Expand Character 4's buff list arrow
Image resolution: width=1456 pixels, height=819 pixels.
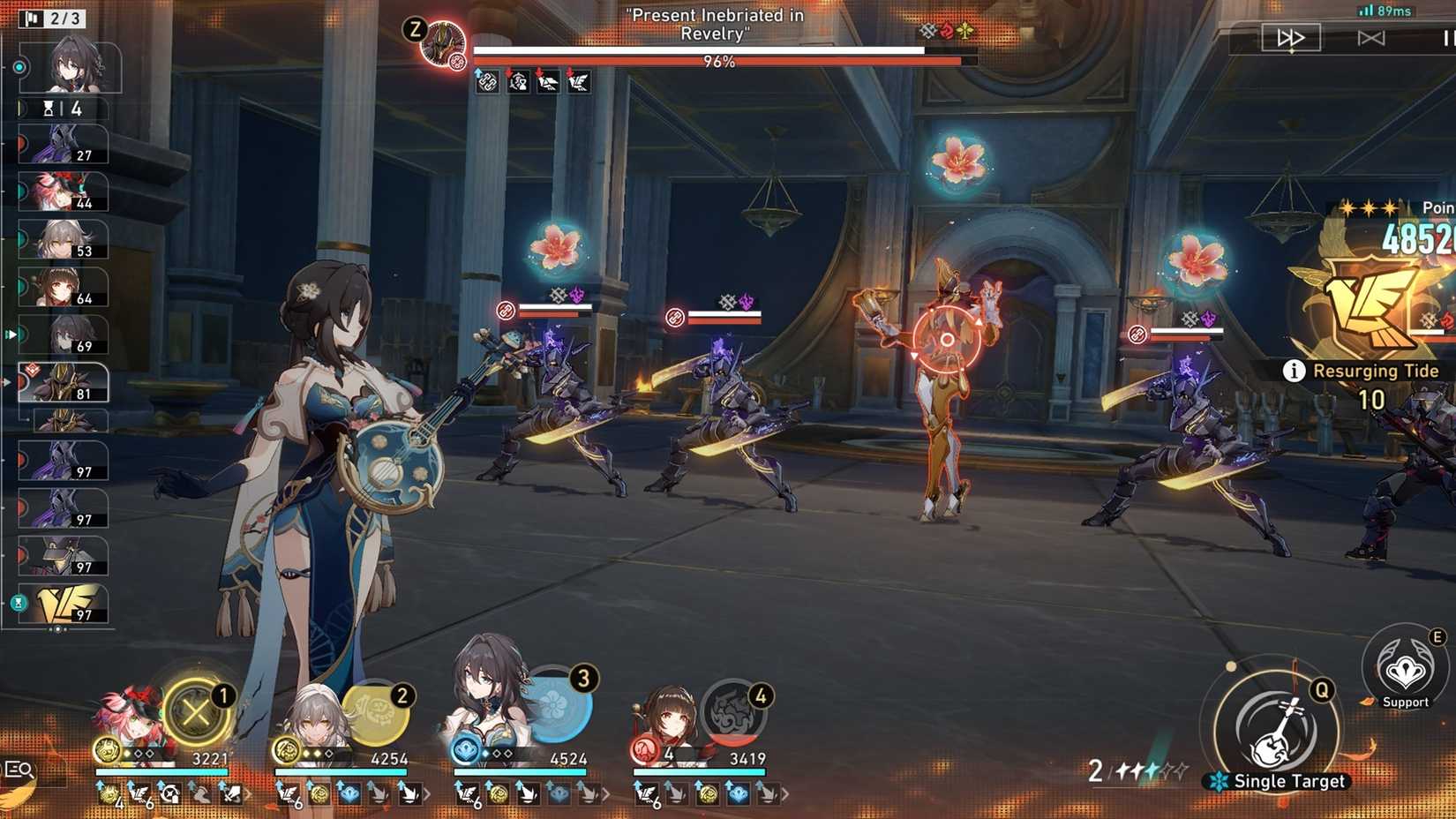(x=785, y=795)
